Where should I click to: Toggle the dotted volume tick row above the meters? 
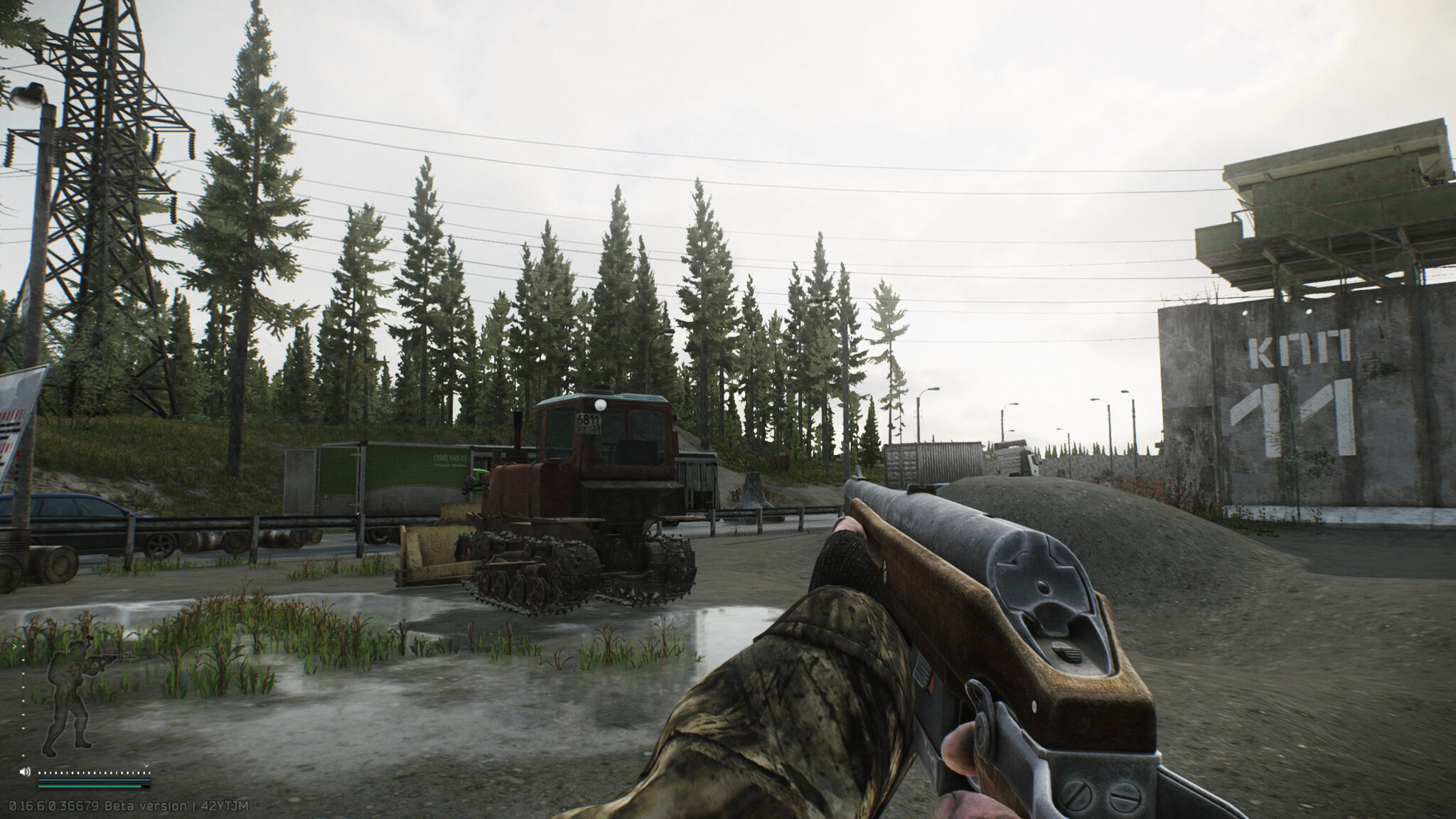coord(92,772)
